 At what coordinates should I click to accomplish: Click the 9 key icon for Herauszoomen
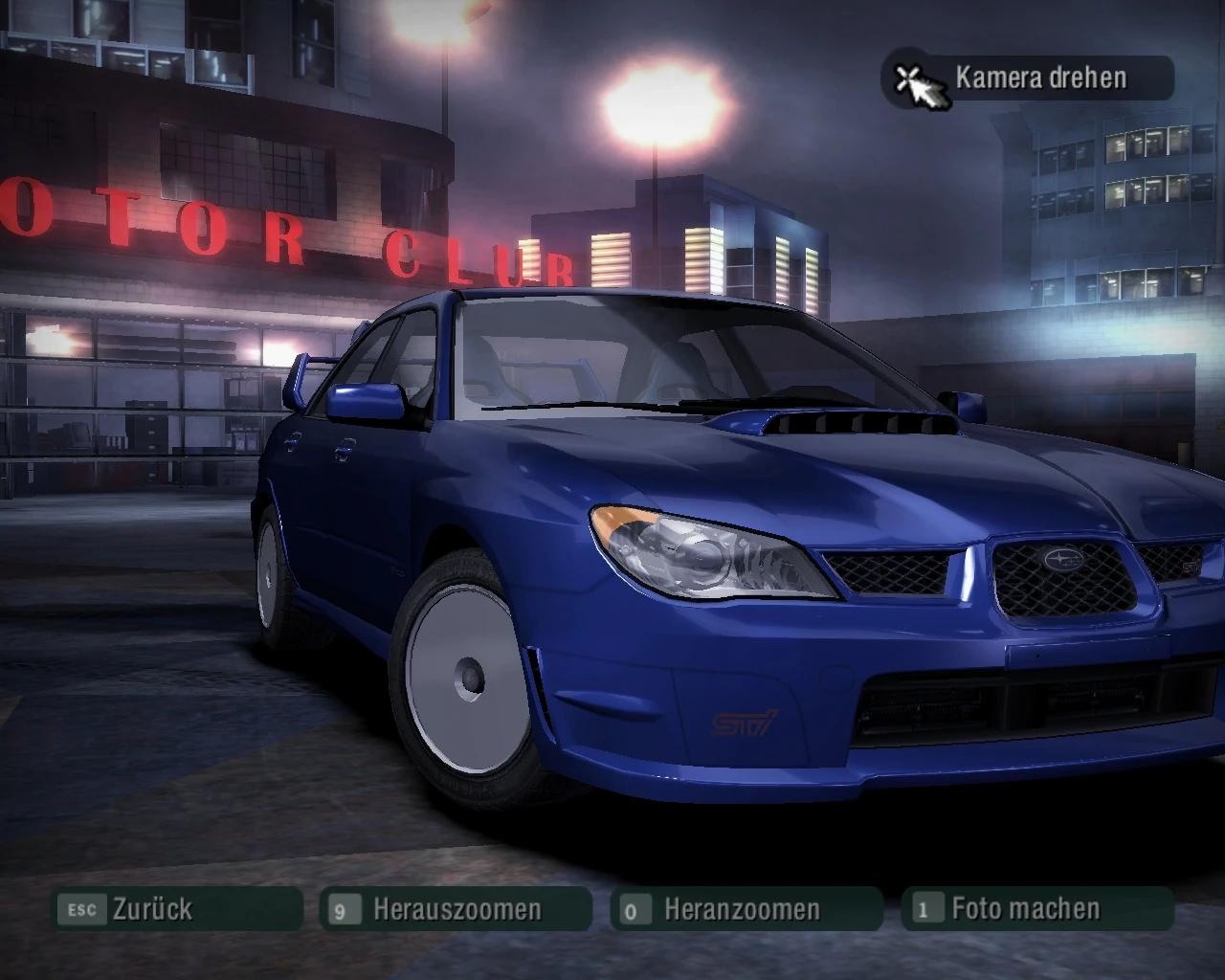click(344, 910)
